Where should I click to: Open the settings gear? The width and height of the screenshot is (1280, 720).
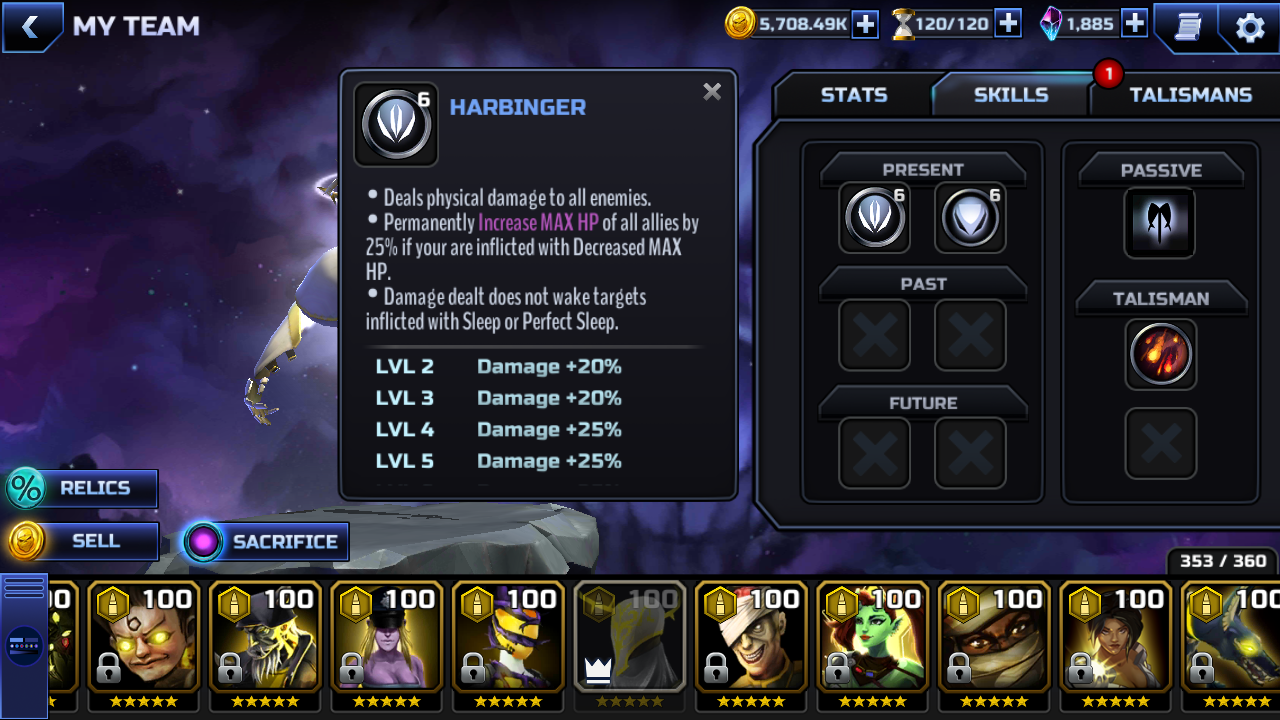point(1250,27)
